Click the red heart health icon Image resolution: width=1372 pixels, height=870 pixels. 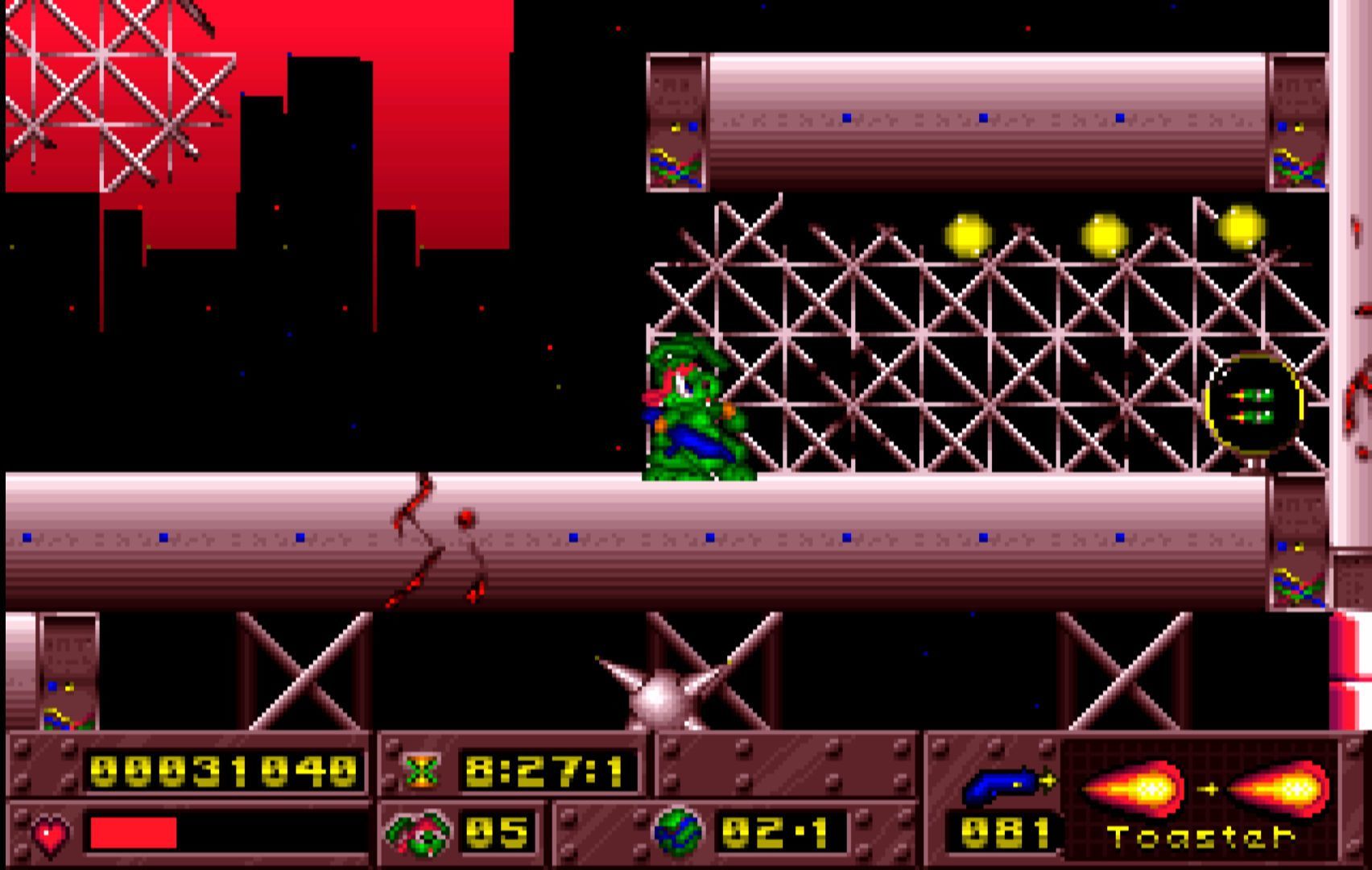coord(50,831)
